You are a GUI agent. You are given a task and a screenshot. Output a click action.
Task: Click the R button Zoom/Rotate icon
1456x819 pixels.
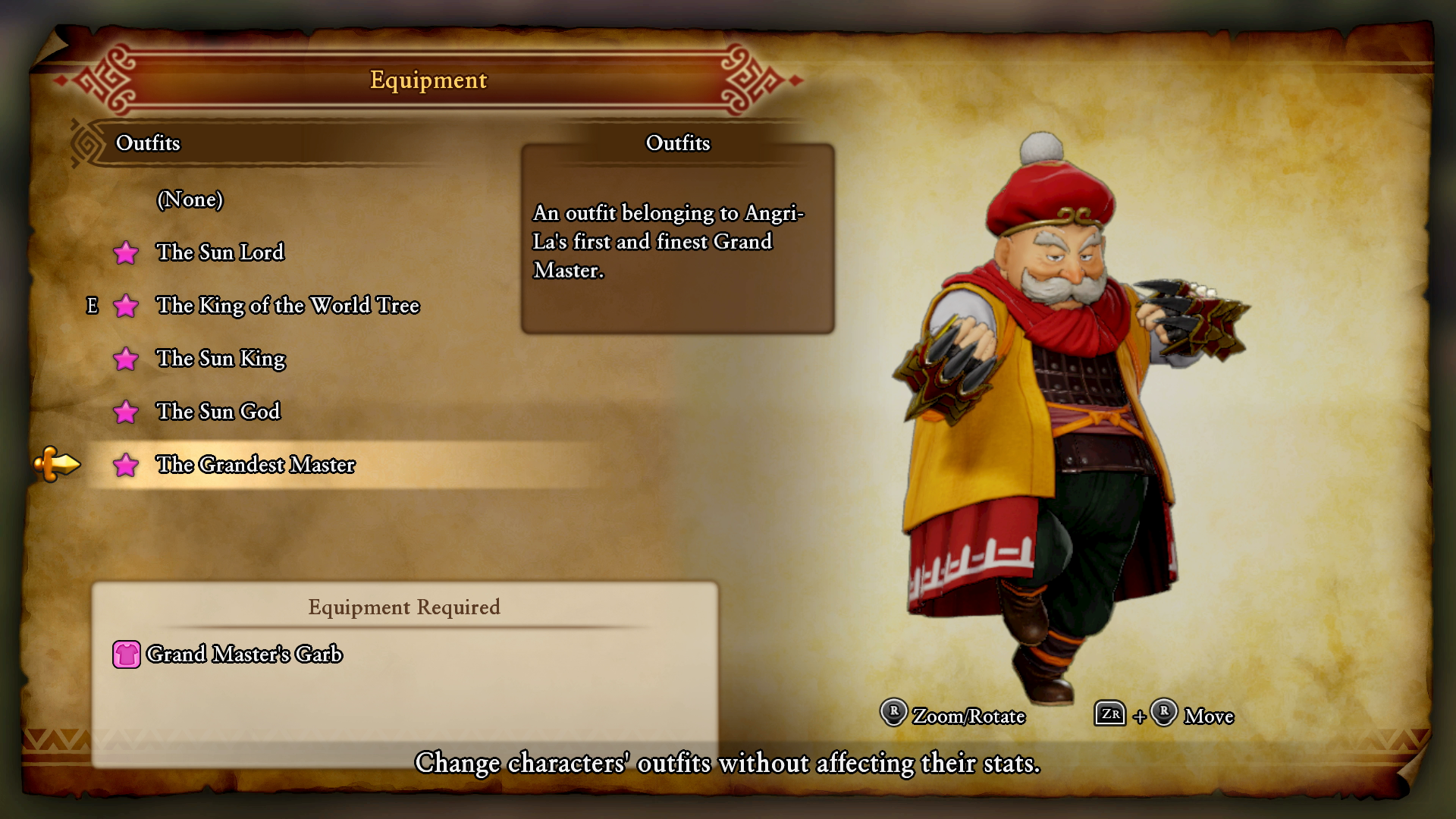pos(892,715)
